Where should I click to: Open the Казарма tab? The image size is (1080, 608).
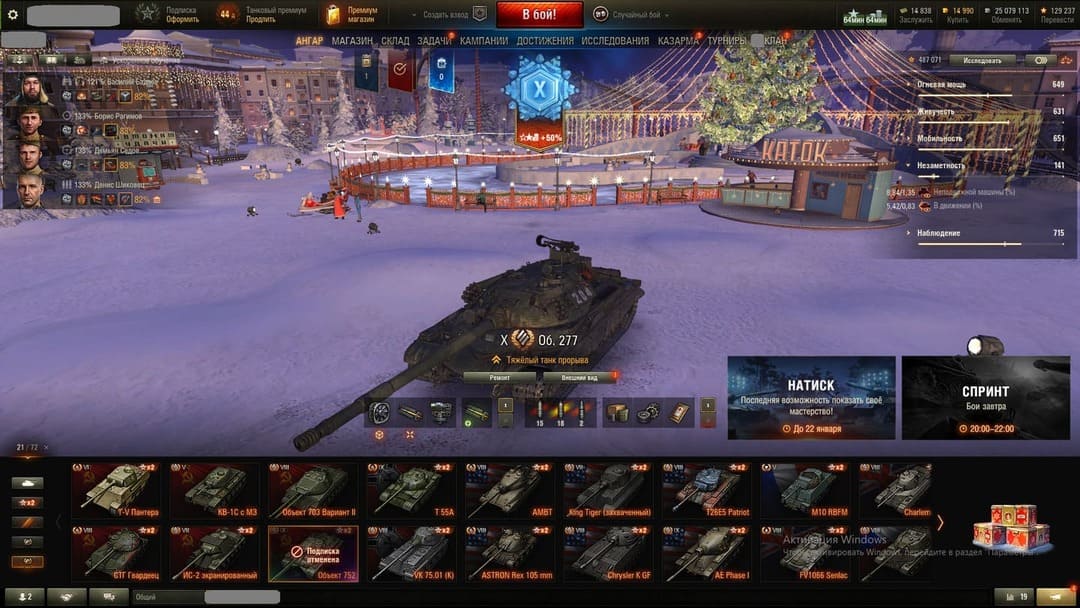pos(679,41)
